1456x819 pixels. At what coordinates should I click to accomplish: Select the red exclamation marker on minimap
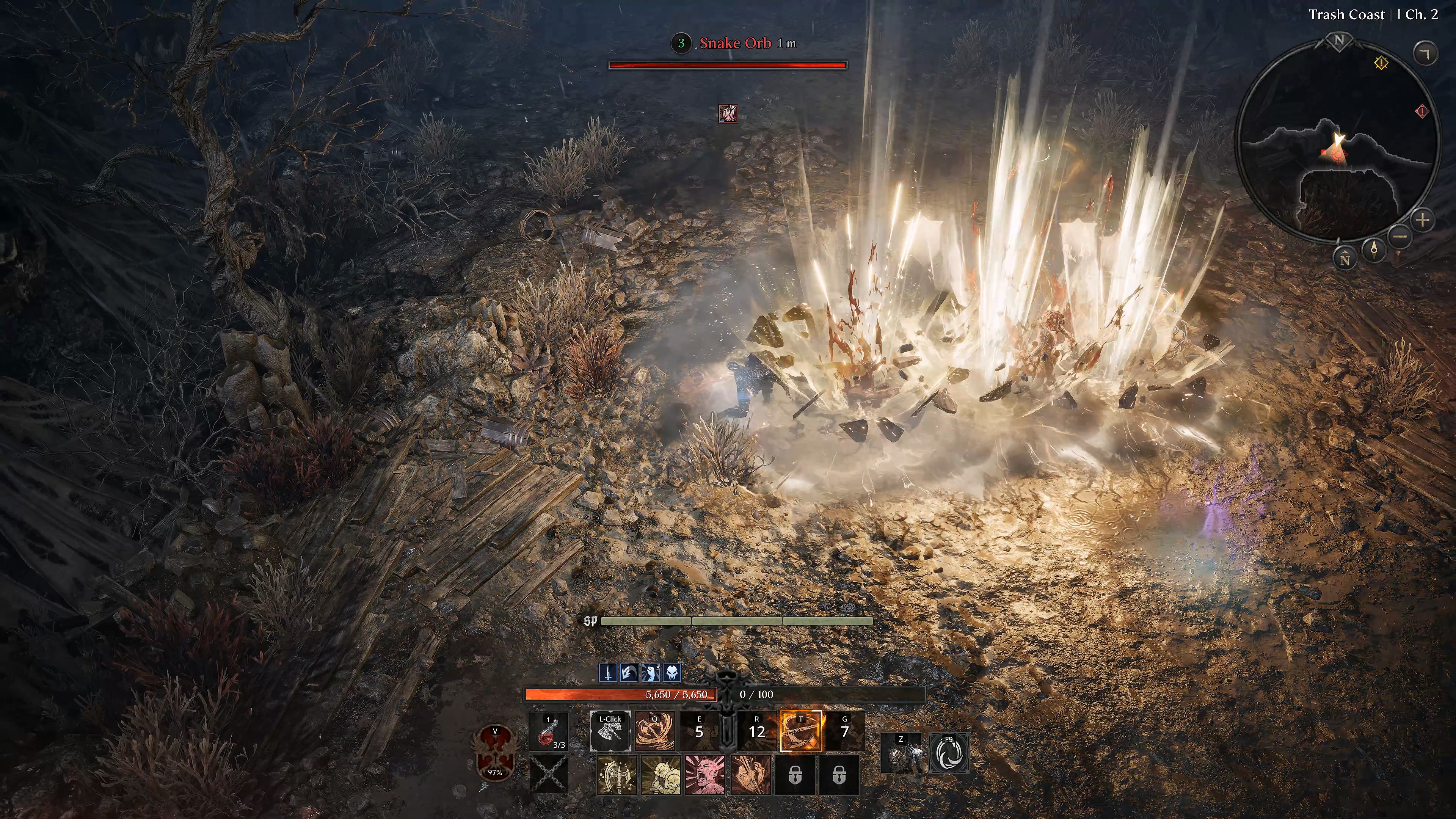[x=1421, y=111]
